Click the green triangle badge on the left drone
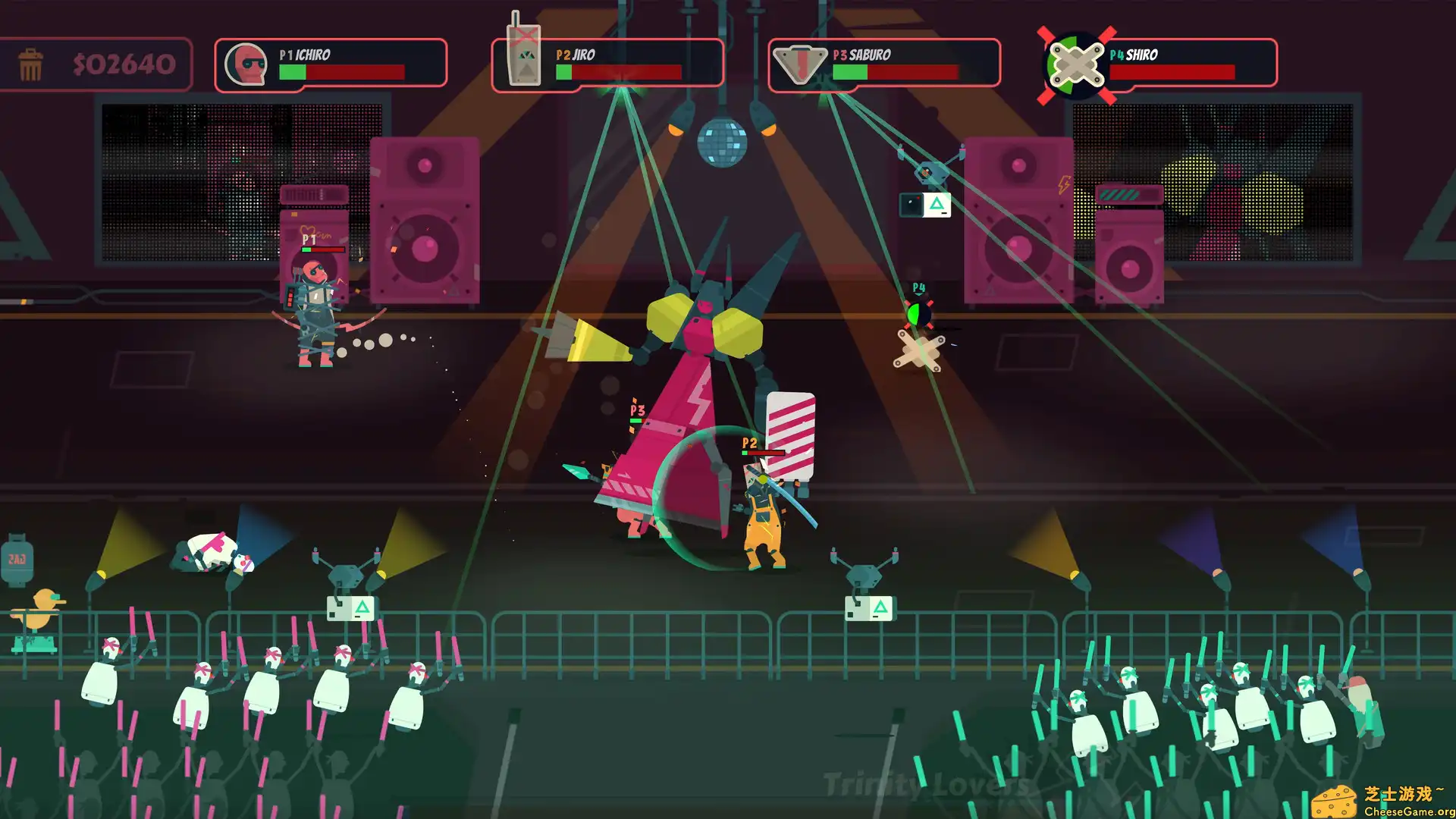The image size is (1456, 819). click(361, 607)
